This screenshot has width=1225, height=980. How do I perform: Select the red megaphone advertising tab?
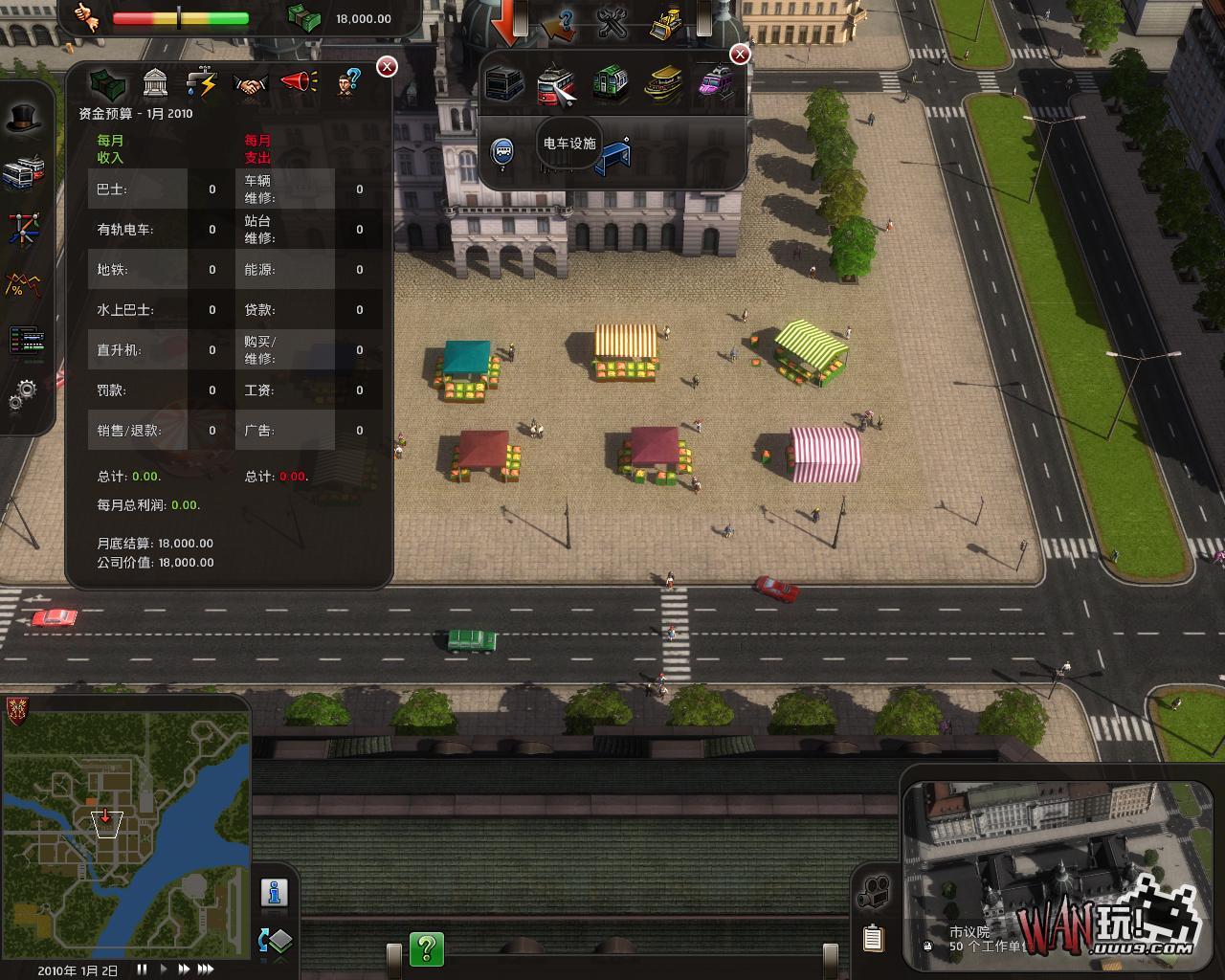(300, 82)
